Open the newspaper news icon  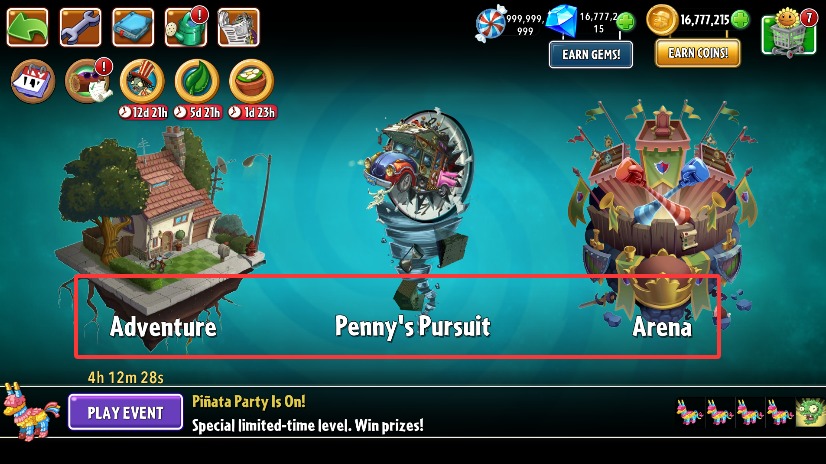pos(238,28)
